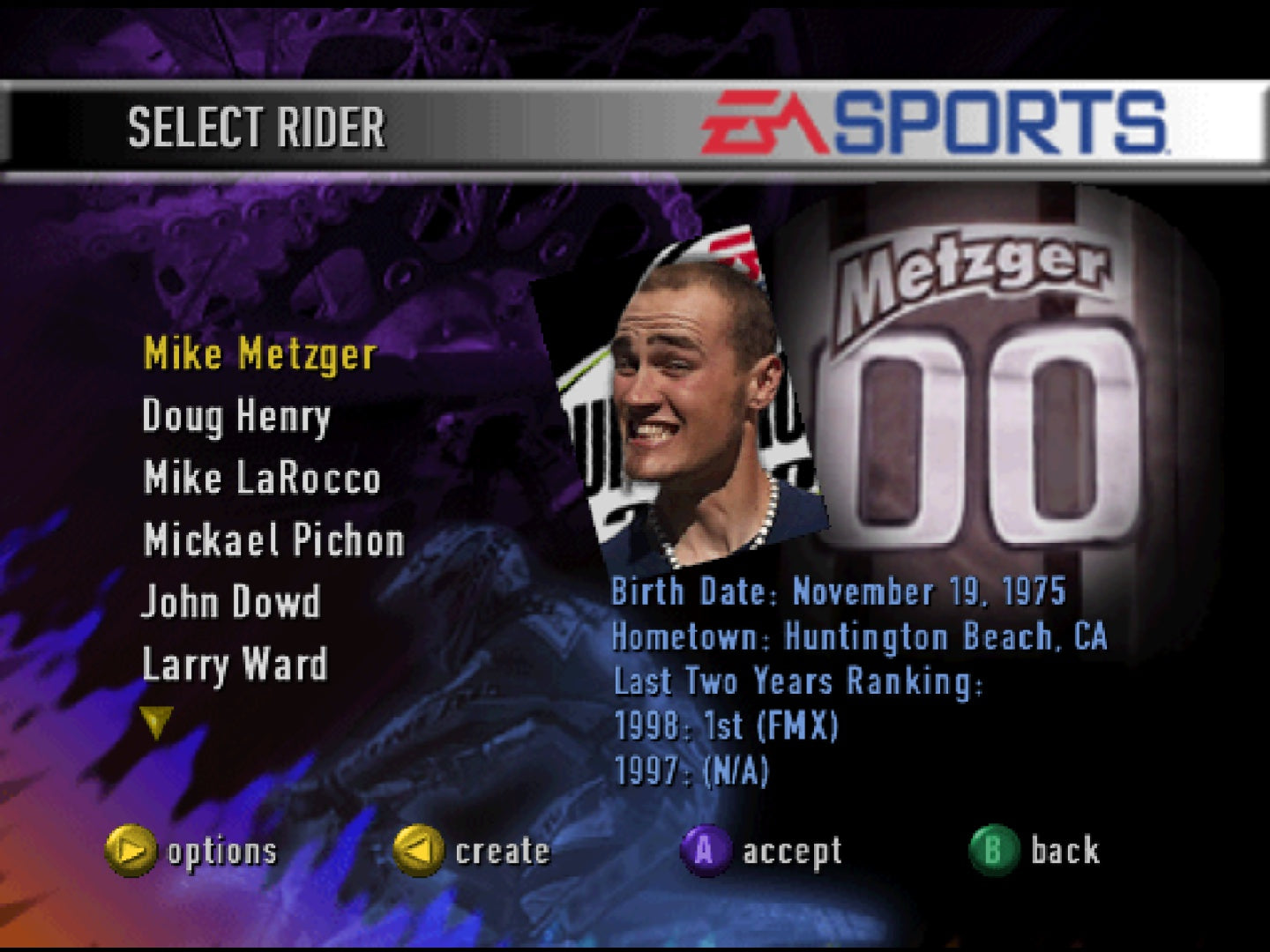The image size is (1270, 952).
Task: Switch selection to Mike LaRocco
Action: (261, 479)
